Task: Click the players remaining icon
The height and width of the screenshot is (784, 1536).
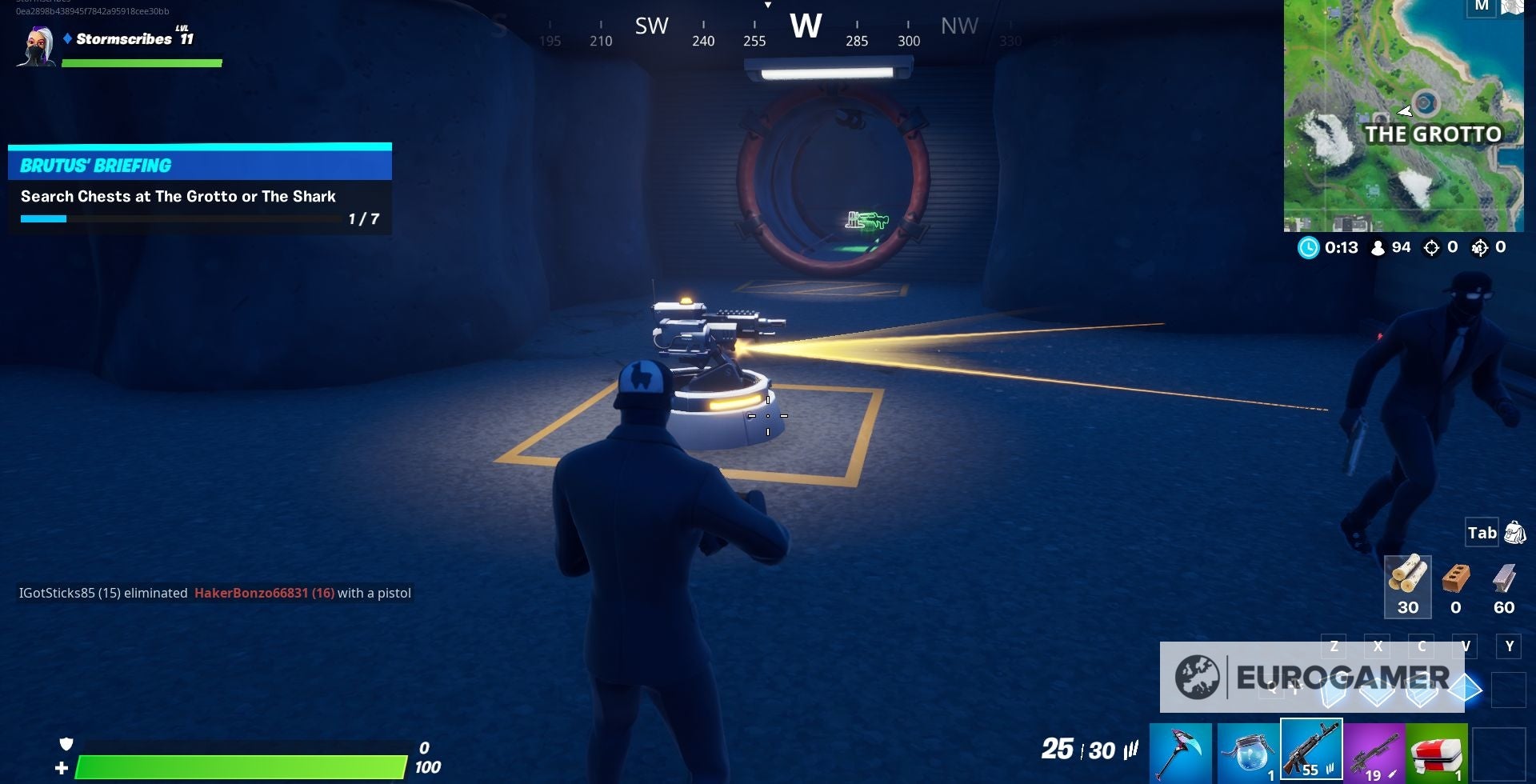Action: [x=1378, y=248]
